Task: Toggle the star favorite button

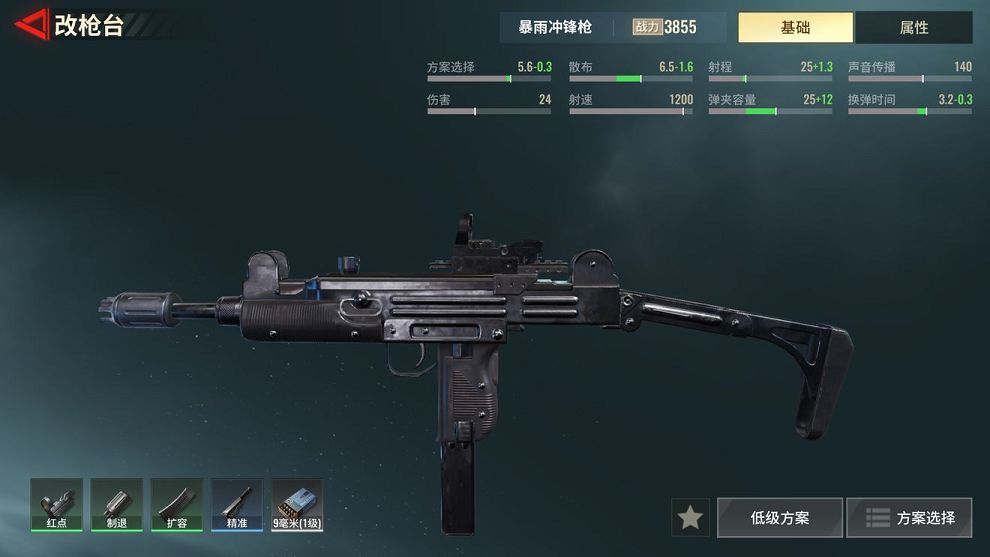Action: [690, 517]
